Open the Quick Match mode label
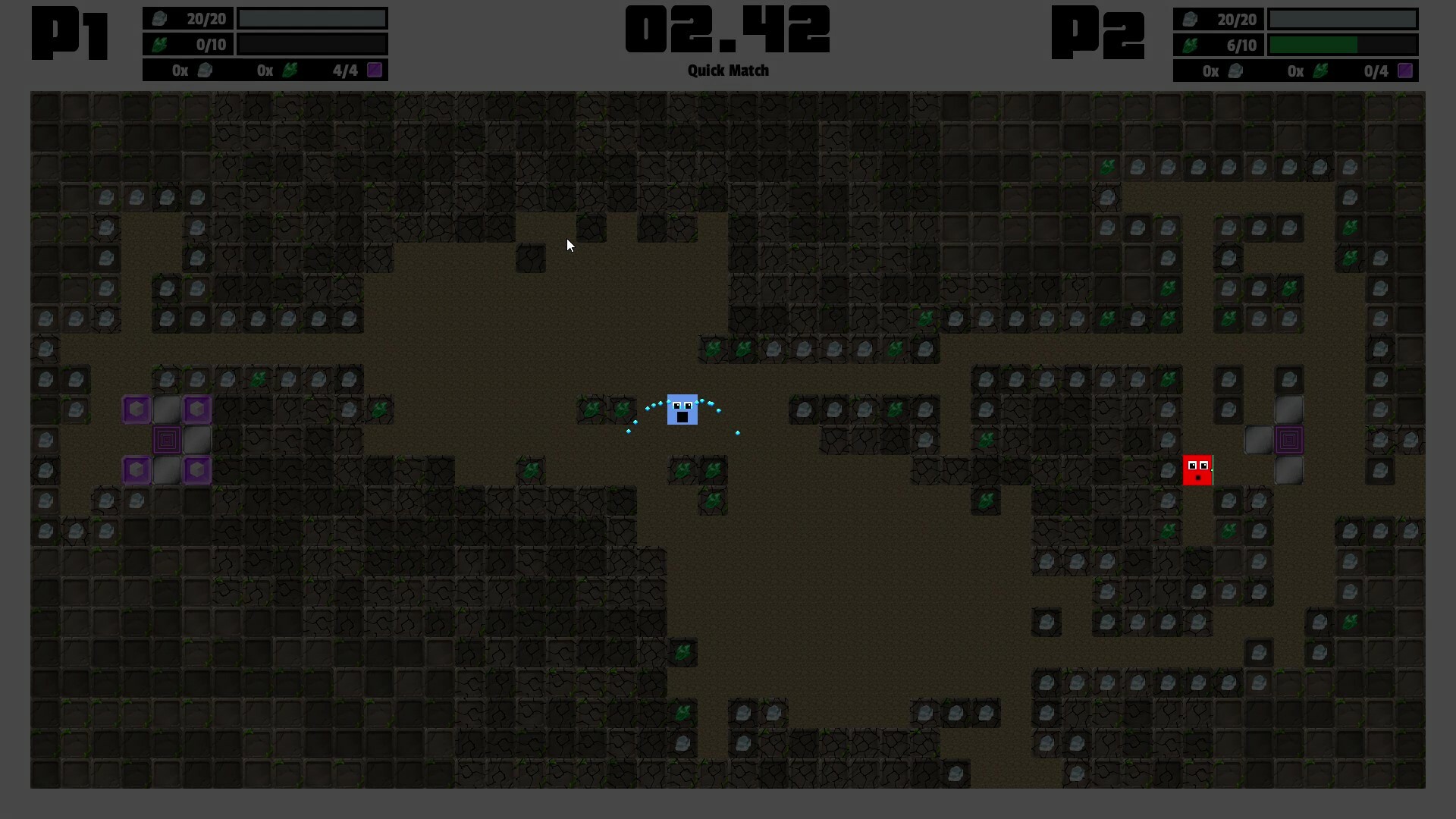This screenshot has height=819, width=1456. [x=727, y=71]
